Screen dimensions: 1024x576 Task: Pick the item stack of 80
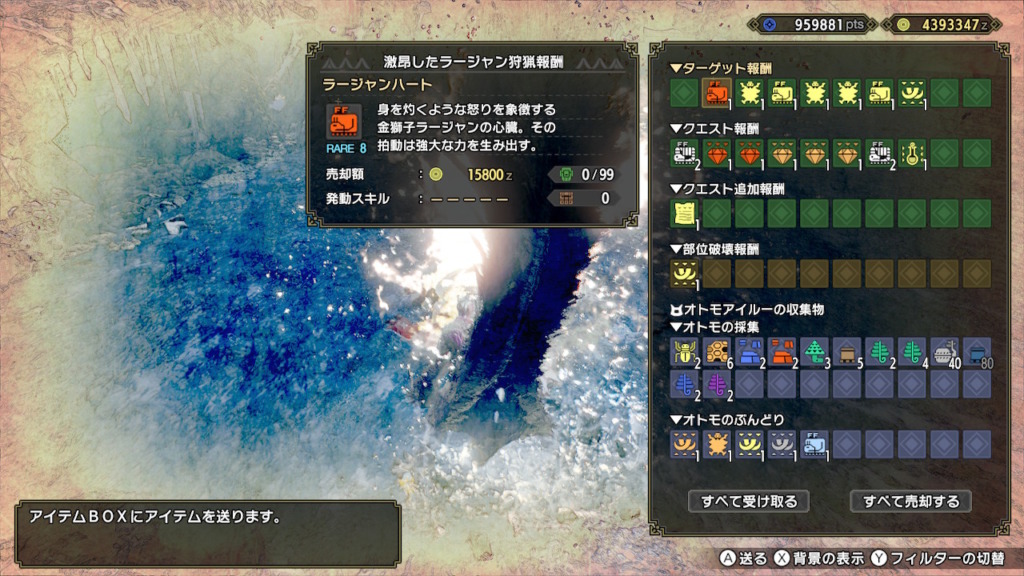tap(977, 351)
